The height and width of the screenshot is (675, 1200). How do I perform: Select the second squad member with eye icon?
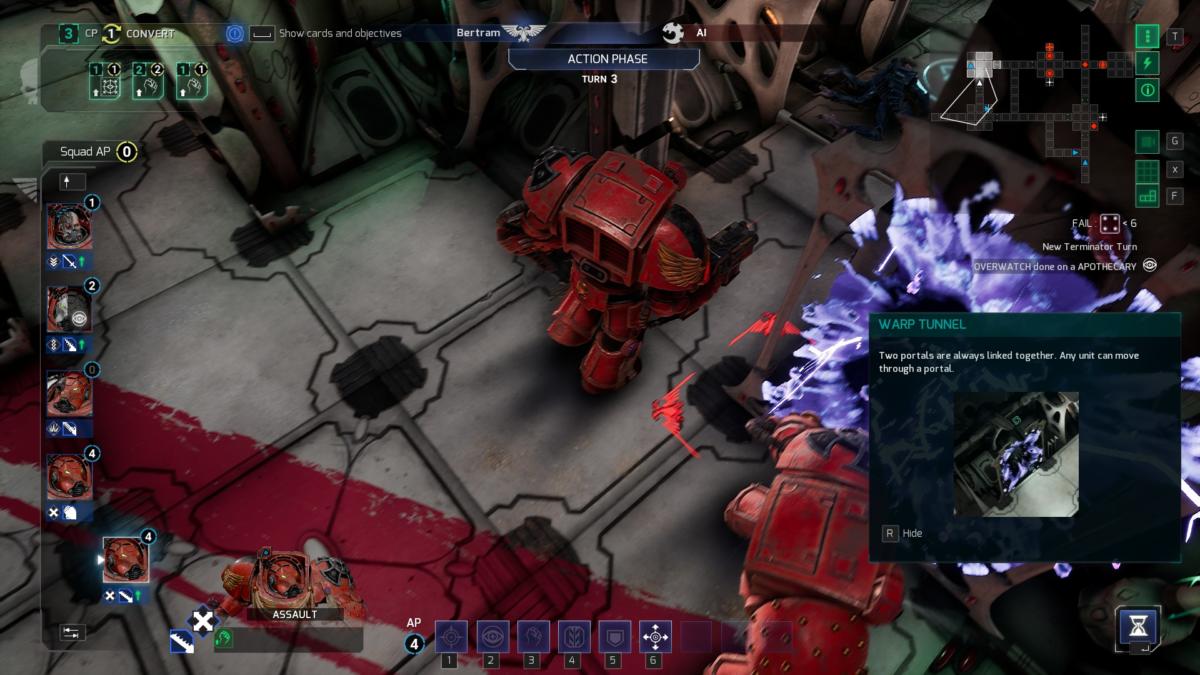(70, 309)
